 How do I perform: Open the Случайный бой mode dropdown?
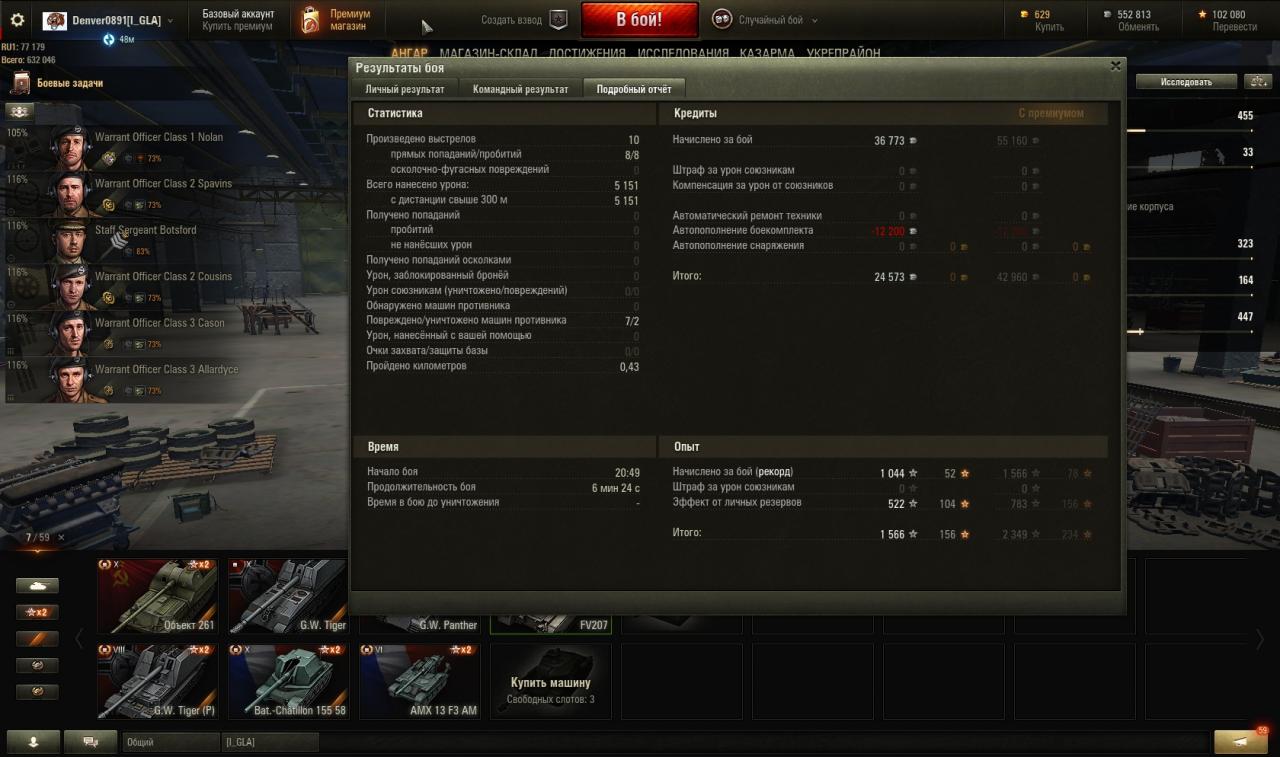click(x=765, y=20)
